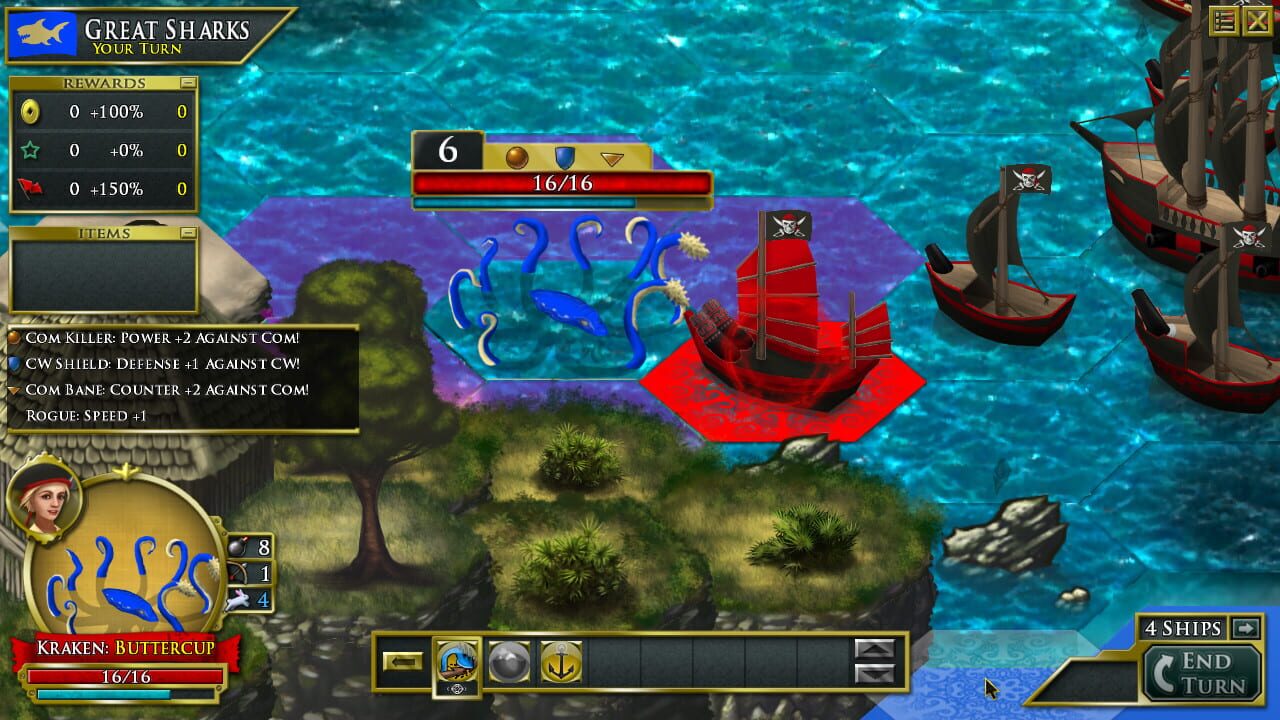Select the Anchor action icon

click(x=562, y=660)
